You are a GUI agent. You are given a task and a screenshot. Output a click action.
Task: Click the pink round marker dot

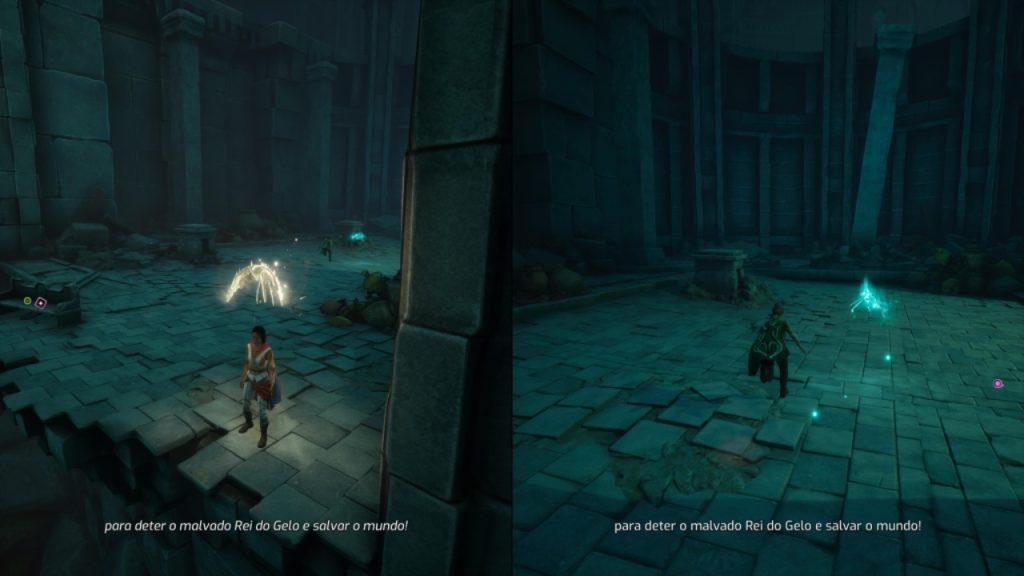click(997, 383)
